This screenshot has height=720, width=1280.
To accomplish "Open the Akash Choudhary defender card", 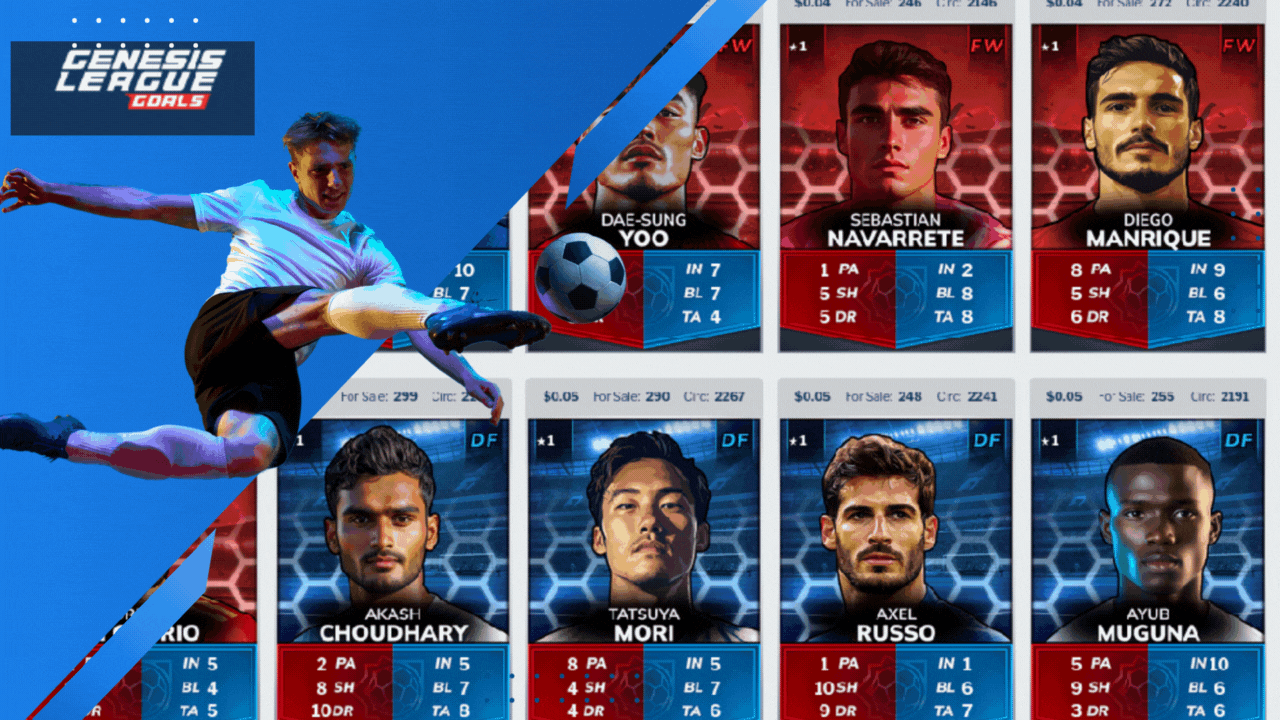I will (393, 560).
